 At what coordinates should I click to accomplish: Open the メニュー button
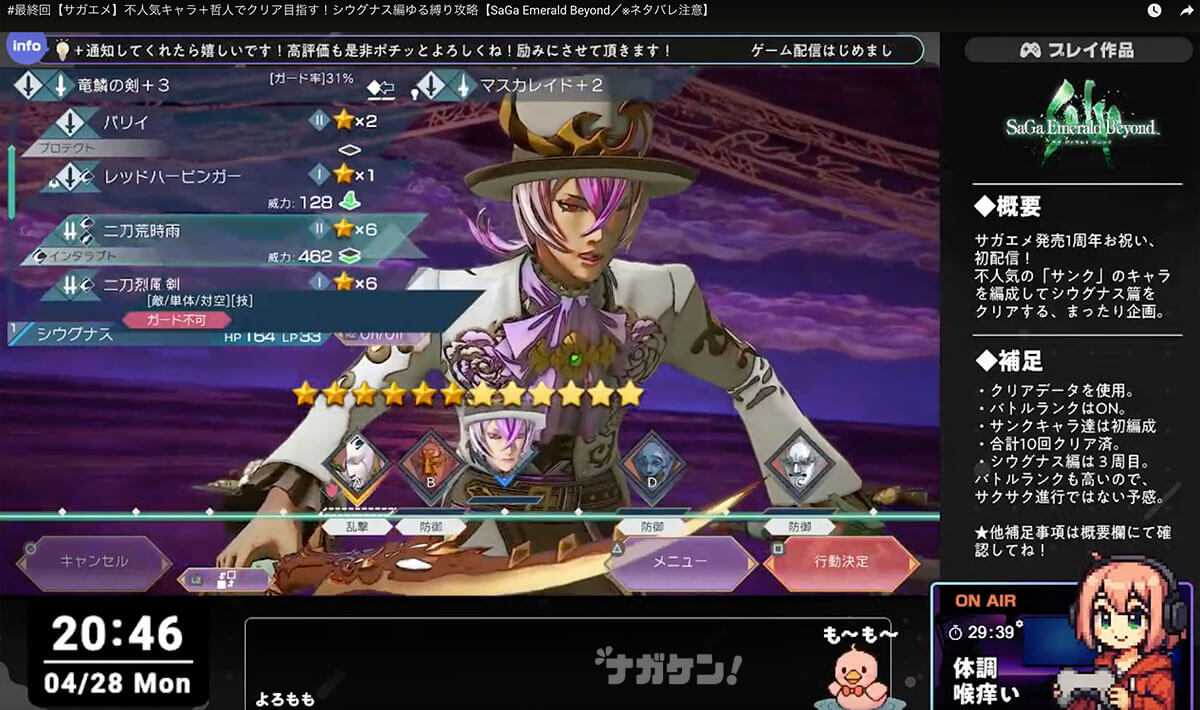point(680,562)
